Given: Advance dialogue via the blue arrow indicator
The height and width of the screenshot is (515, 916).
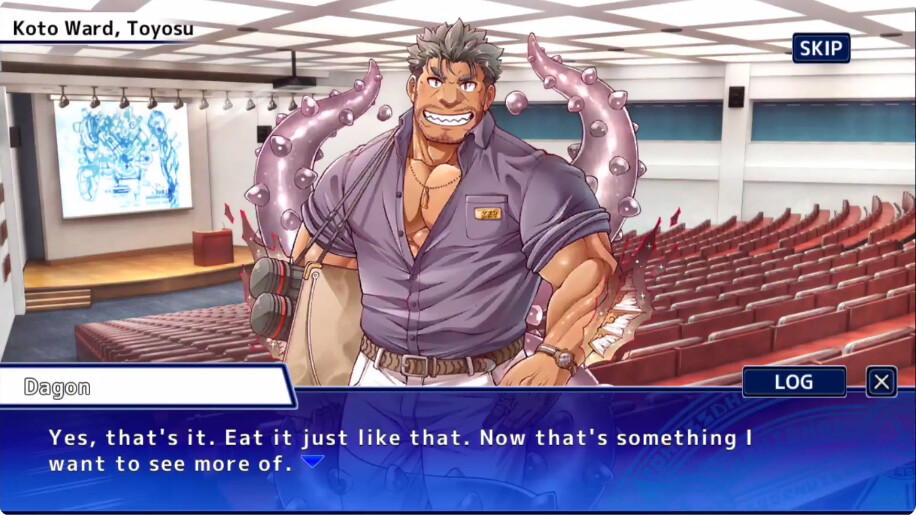Looking at the screenshot, I should point(313,462).
